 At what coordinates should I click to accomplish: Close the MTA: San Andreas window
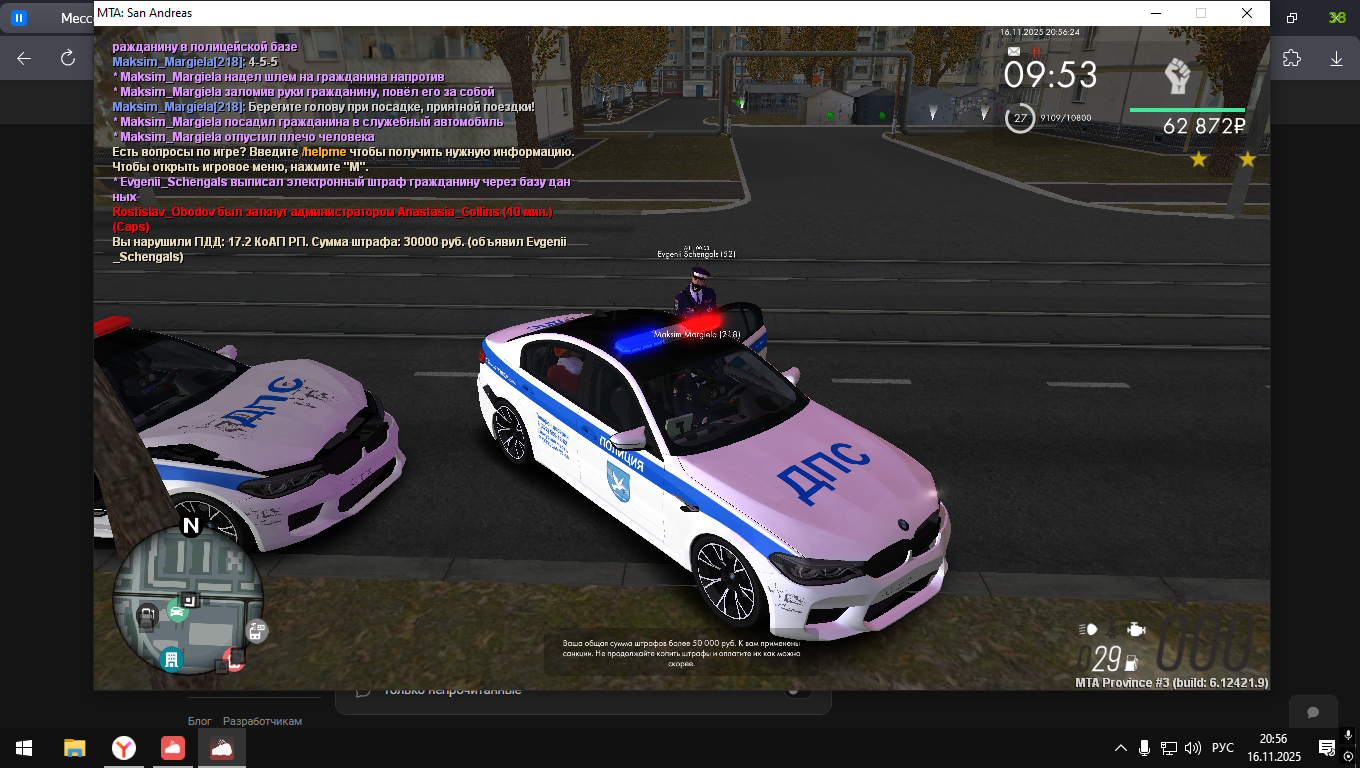(1246, 13)
